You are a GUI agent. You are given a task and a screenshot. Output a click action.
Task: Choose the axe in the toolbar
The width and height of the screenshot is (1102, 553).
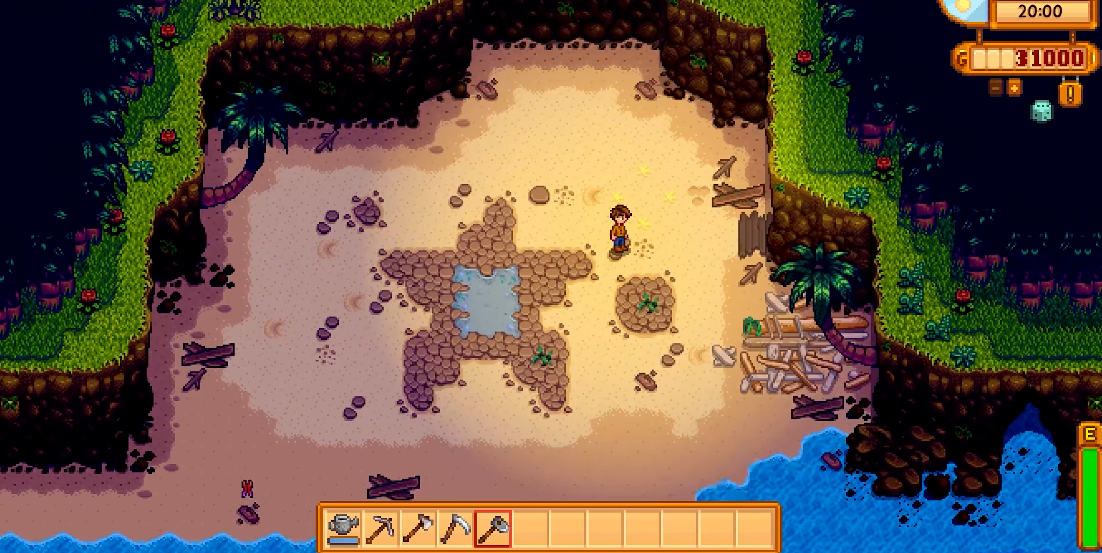(417, 527)
